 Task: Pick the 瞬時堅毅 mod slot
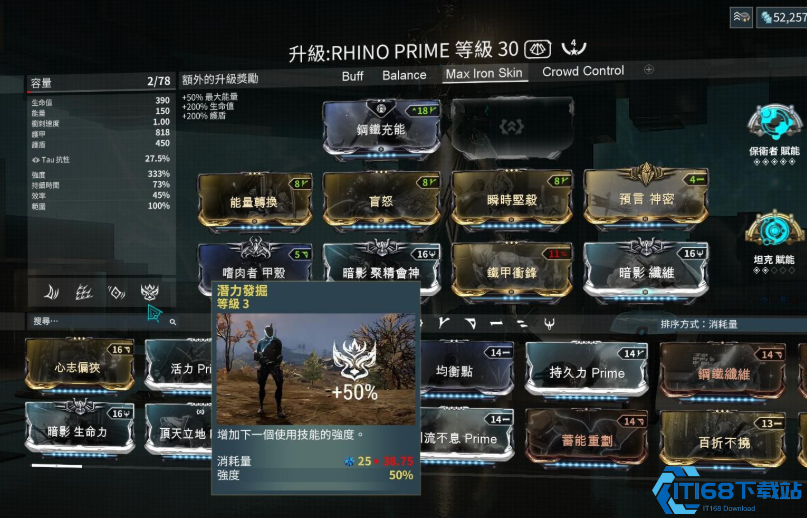[x=510, y=198]
